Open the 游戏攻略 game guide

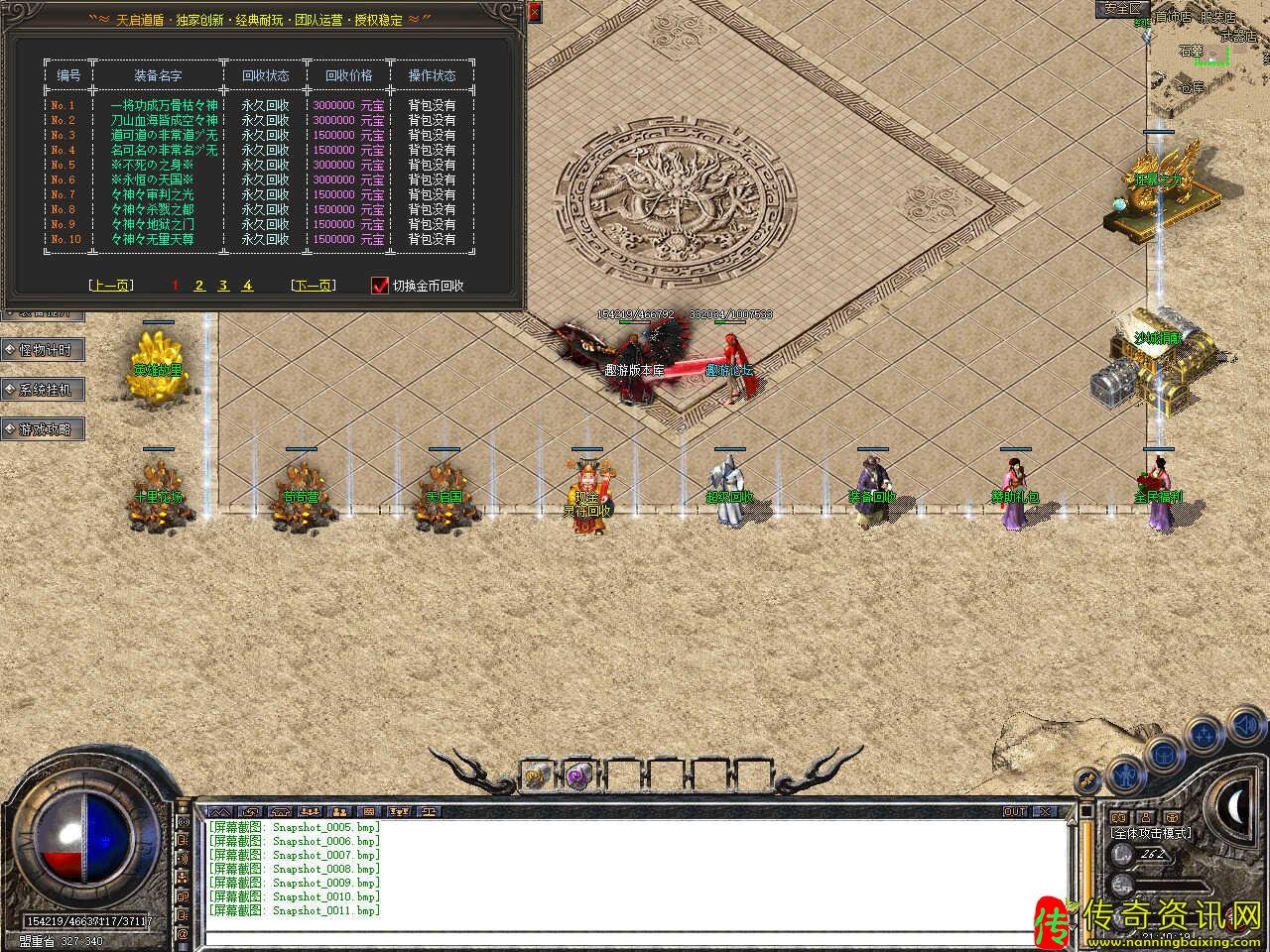pyautogui.click(x=44, y=429)
